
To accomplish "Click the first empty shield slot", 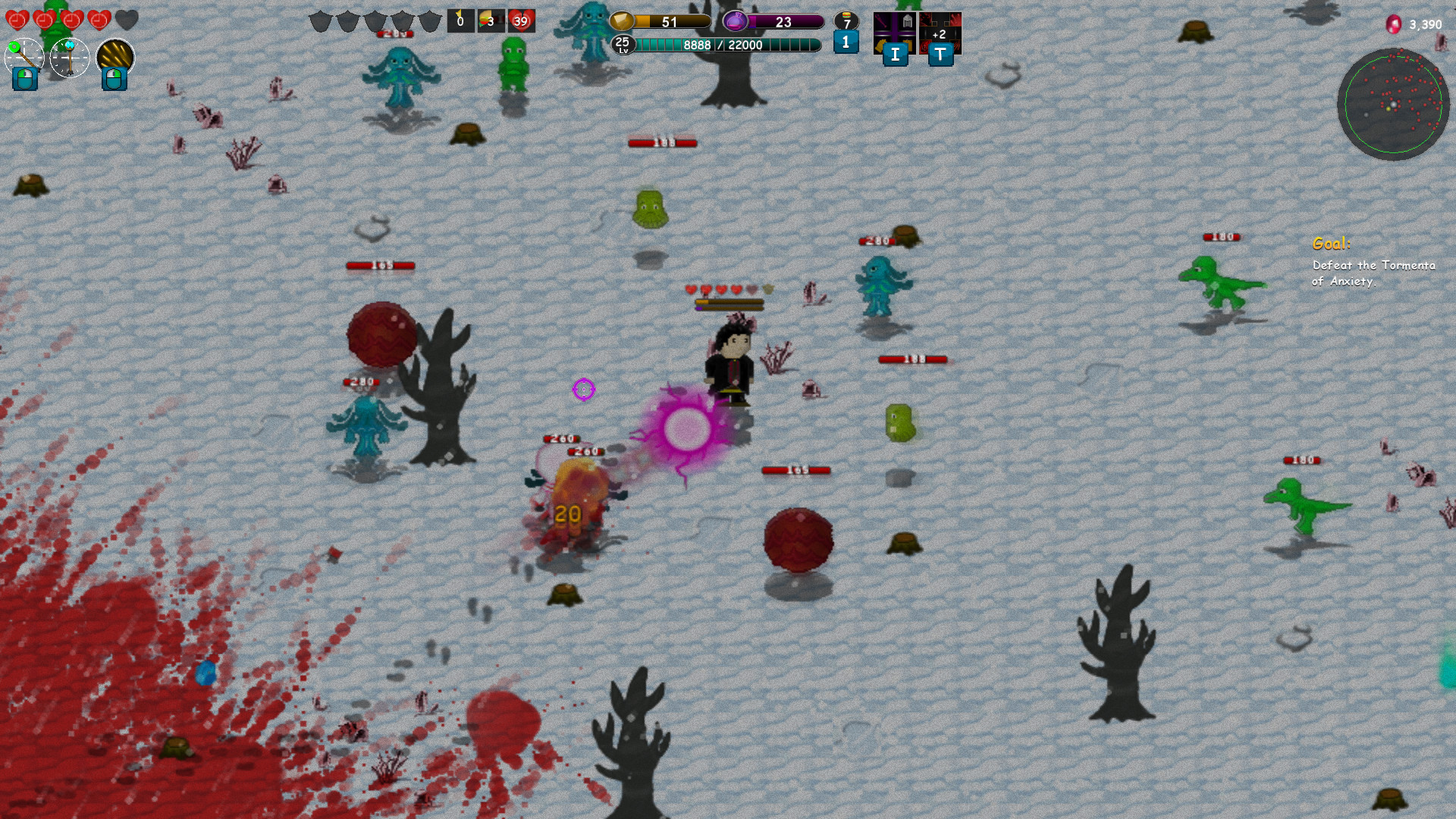I will [x=319, y=20].
